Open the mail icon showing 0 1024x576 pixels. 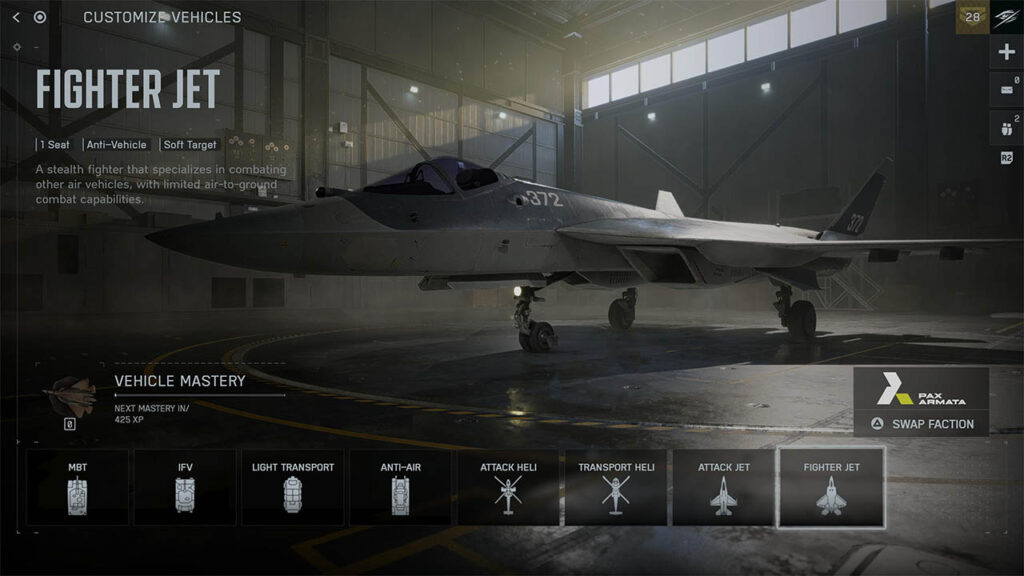[x=1006, y=90]
